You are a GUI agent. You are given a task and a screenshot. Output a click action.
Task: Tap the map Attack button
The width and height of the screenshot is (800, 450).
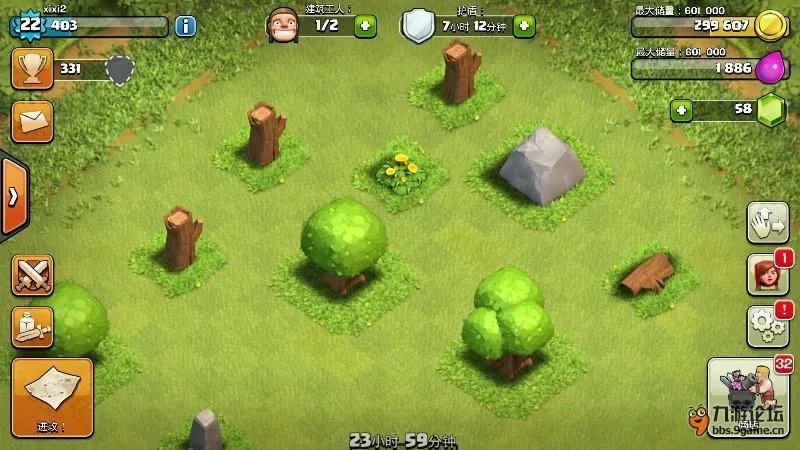pyautogui.click(x=52, y=397)
